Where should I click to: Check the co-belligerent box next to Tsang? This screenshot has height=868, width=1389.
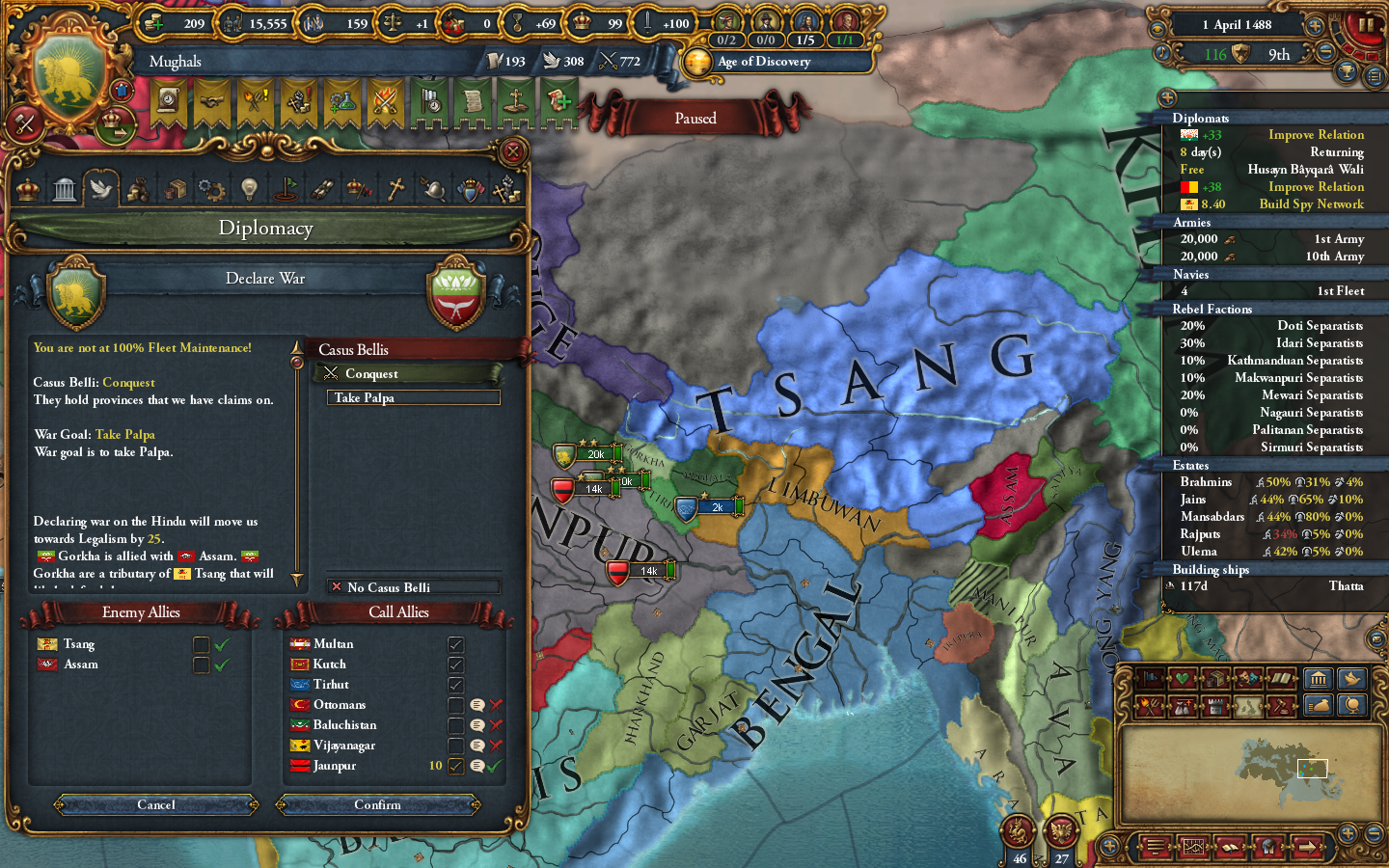[201, 644]
